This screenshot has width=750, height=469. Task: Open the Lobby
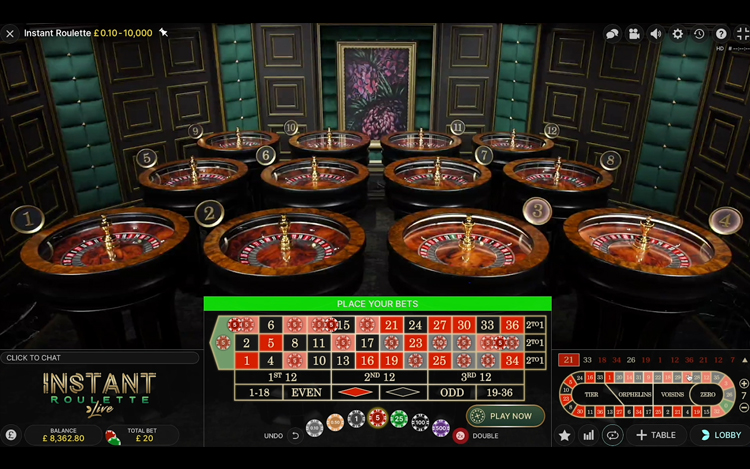[x=720, y=435]
